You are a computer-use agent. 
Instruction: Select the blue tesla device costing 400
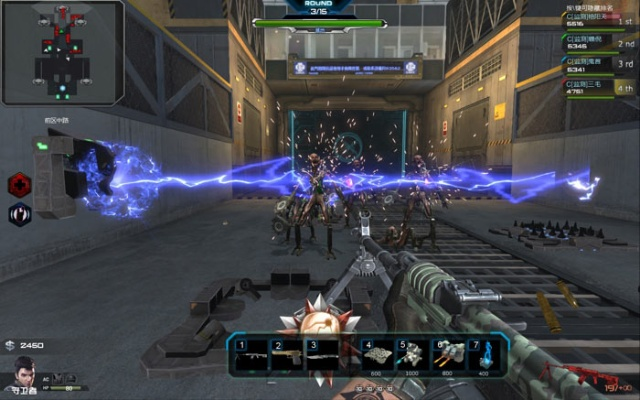click(x=484, y=355)
